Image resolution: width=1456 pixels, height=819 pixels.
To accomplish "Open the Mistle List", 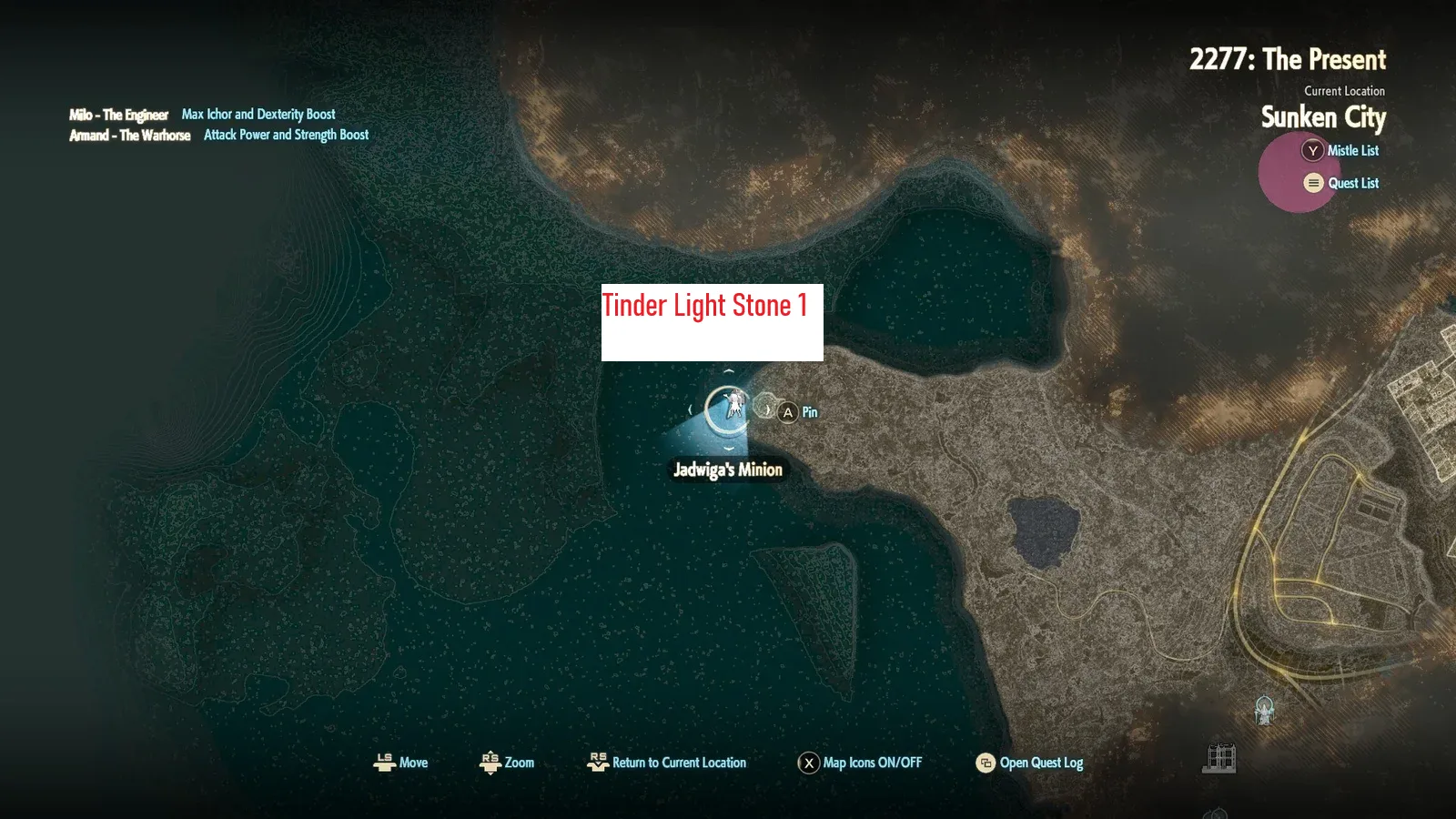I will click(x=1340, y=151).
